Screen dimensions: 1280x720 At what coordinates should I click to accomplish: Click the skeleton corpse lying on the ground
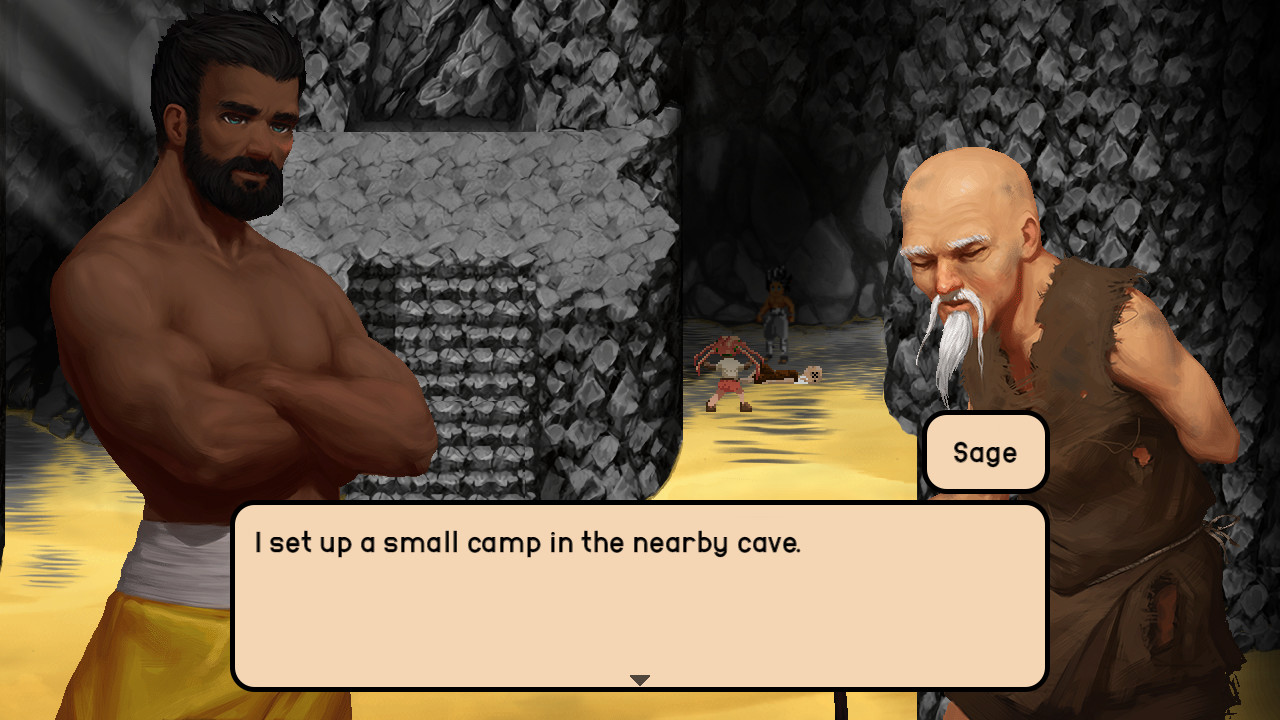pos(790,375)
